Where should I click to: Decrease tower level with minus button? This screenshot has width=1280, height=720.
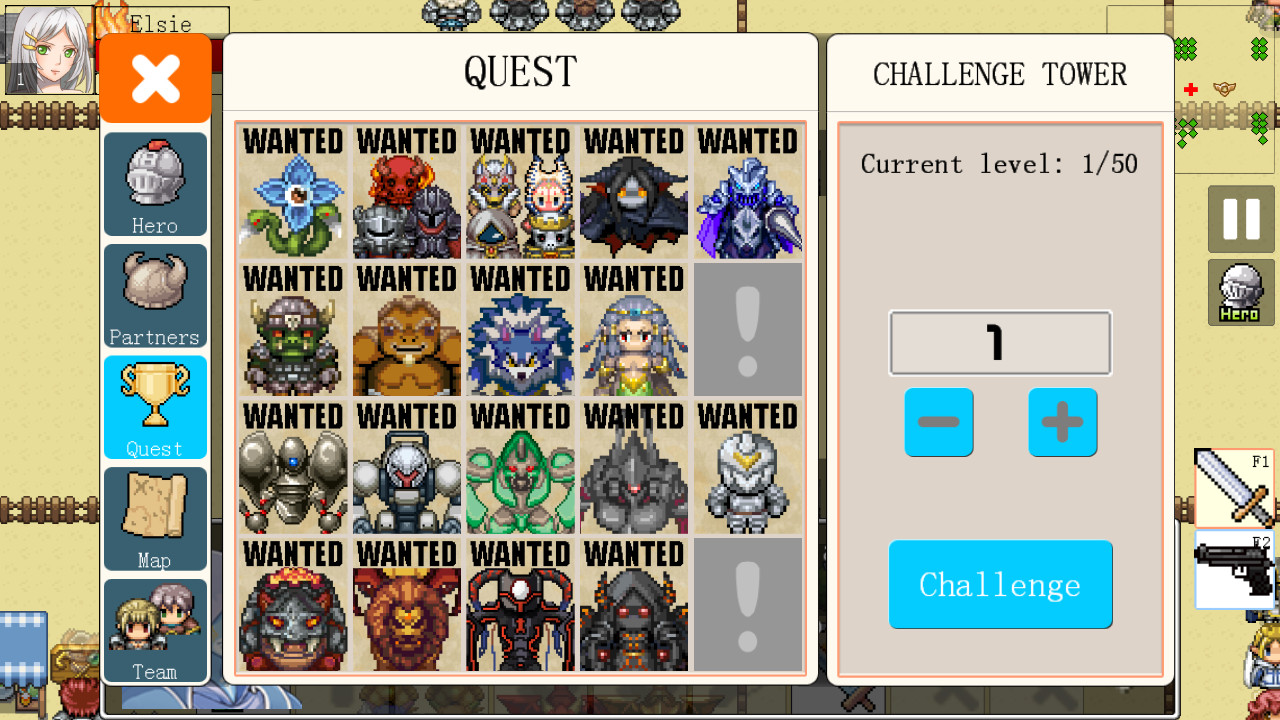tap(938, 422)
